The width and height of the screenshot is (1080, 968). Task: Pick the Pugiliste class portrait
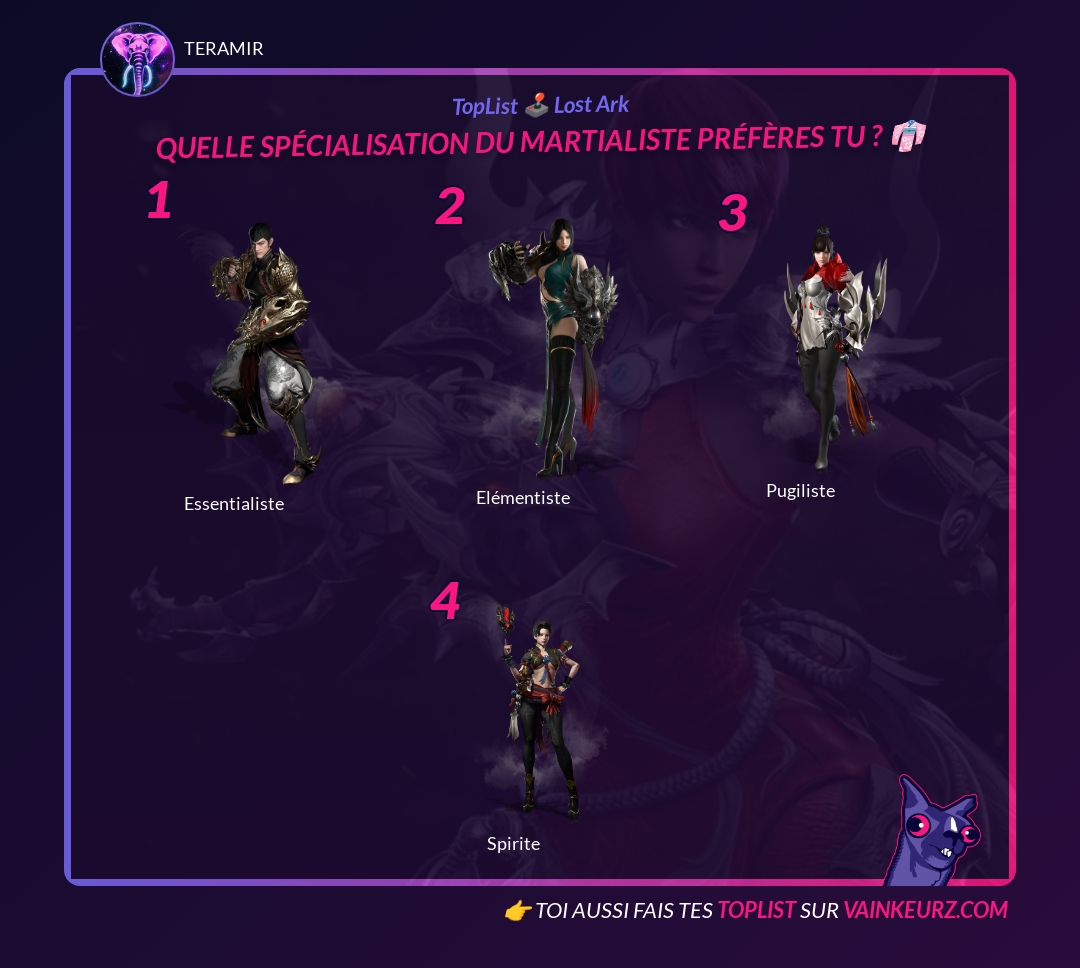[833, 346]
